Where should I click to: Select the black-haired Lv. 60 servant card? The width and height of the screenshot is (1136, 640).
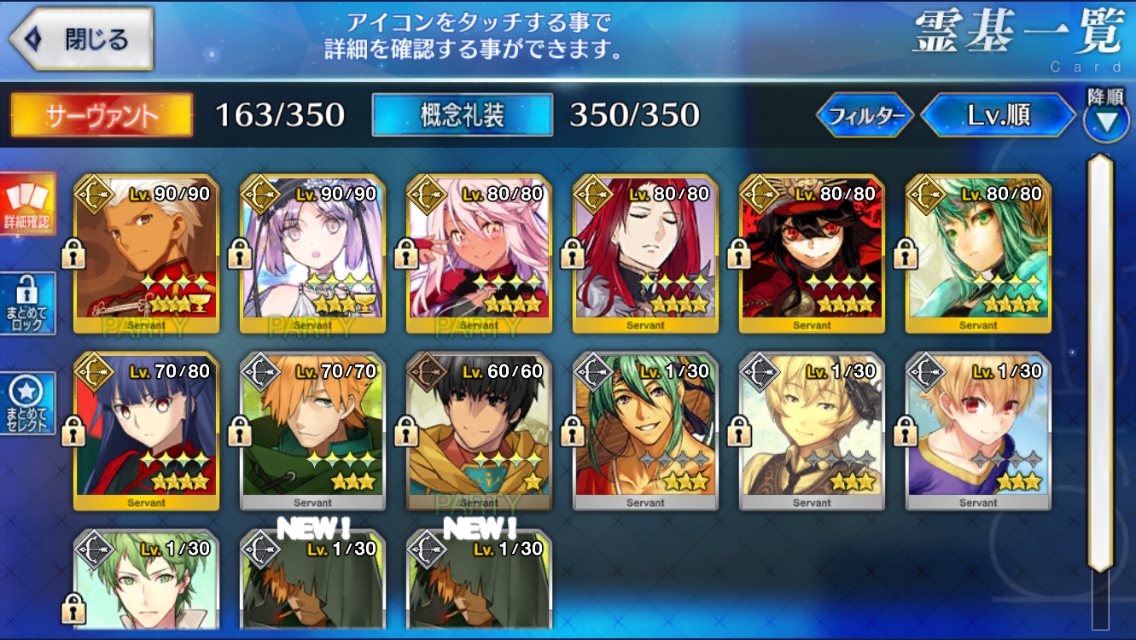pos(478,432)
